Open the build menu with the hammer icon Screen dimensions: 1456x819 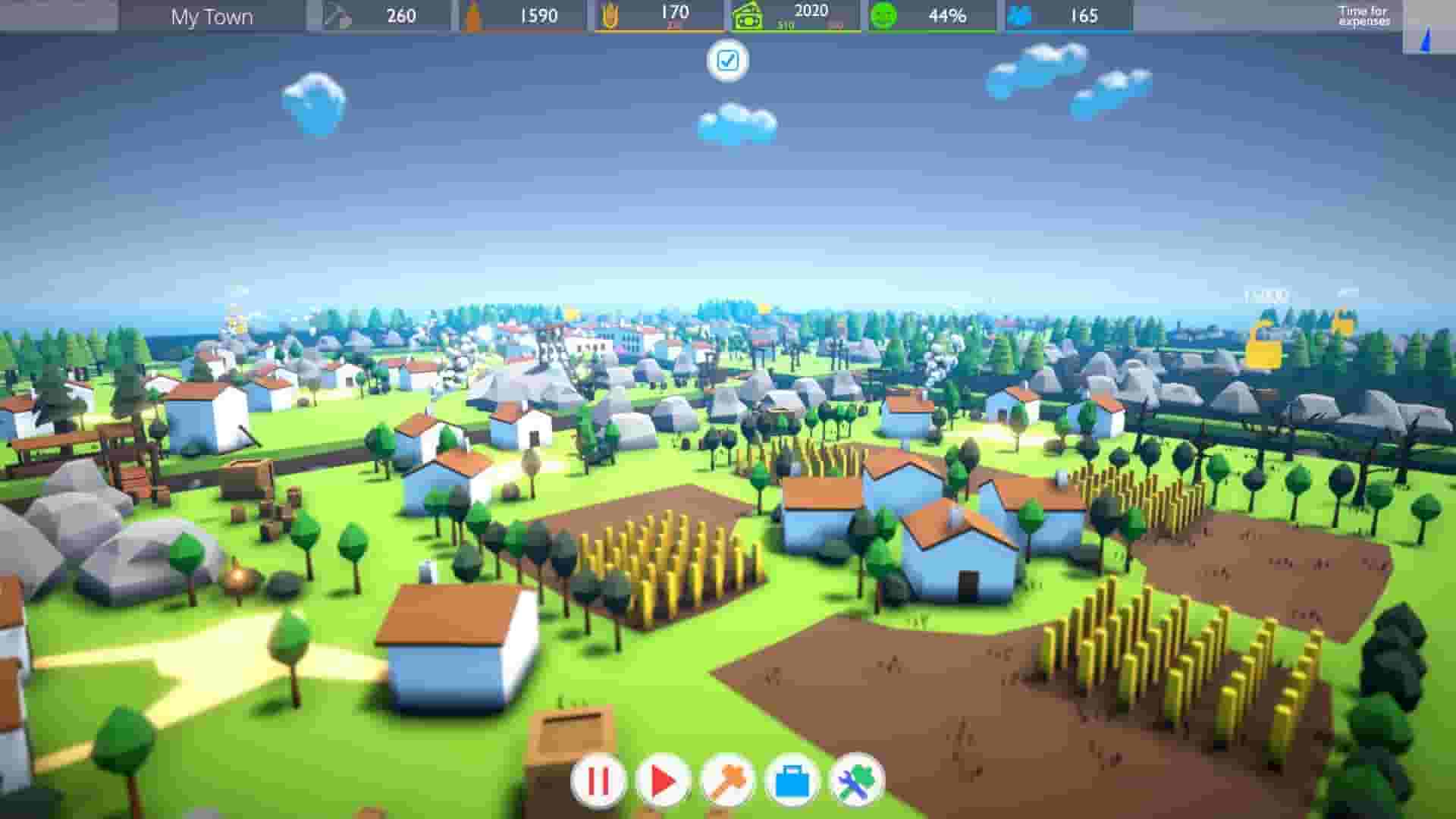coord(729,780)
